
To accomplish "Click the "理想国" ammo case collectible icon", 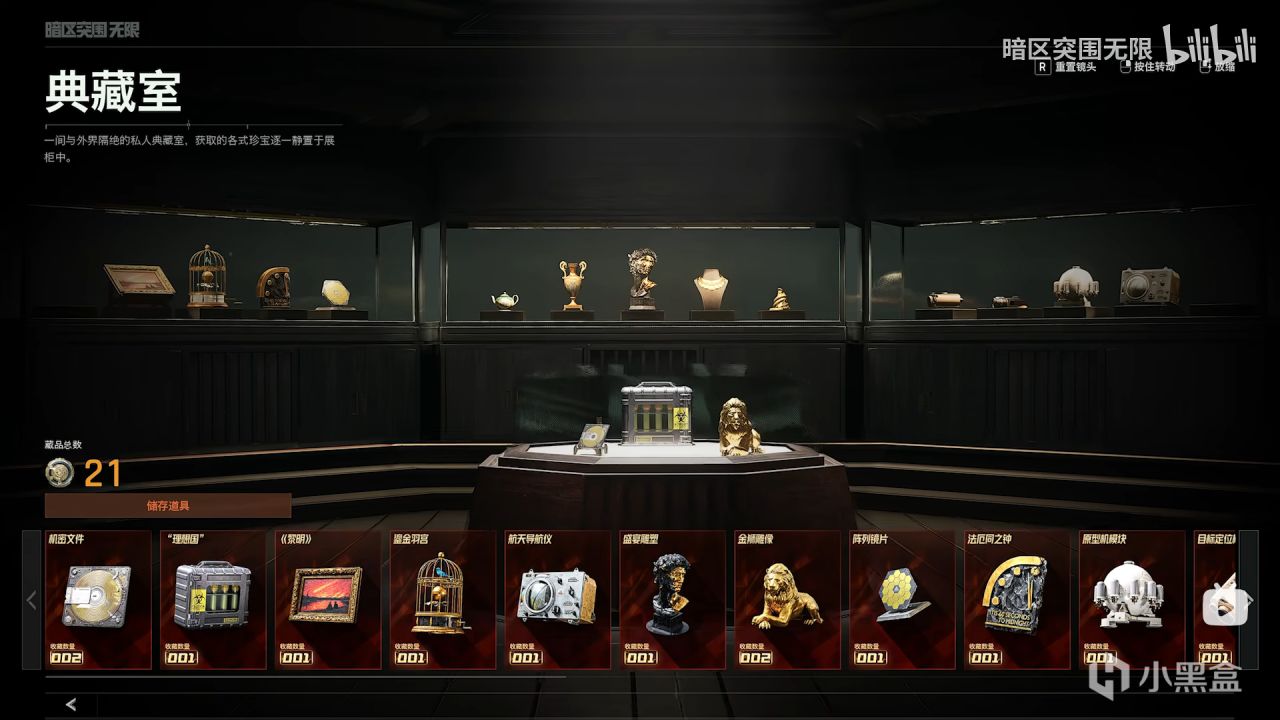I will pyautogui.click(x=215, y=595).
